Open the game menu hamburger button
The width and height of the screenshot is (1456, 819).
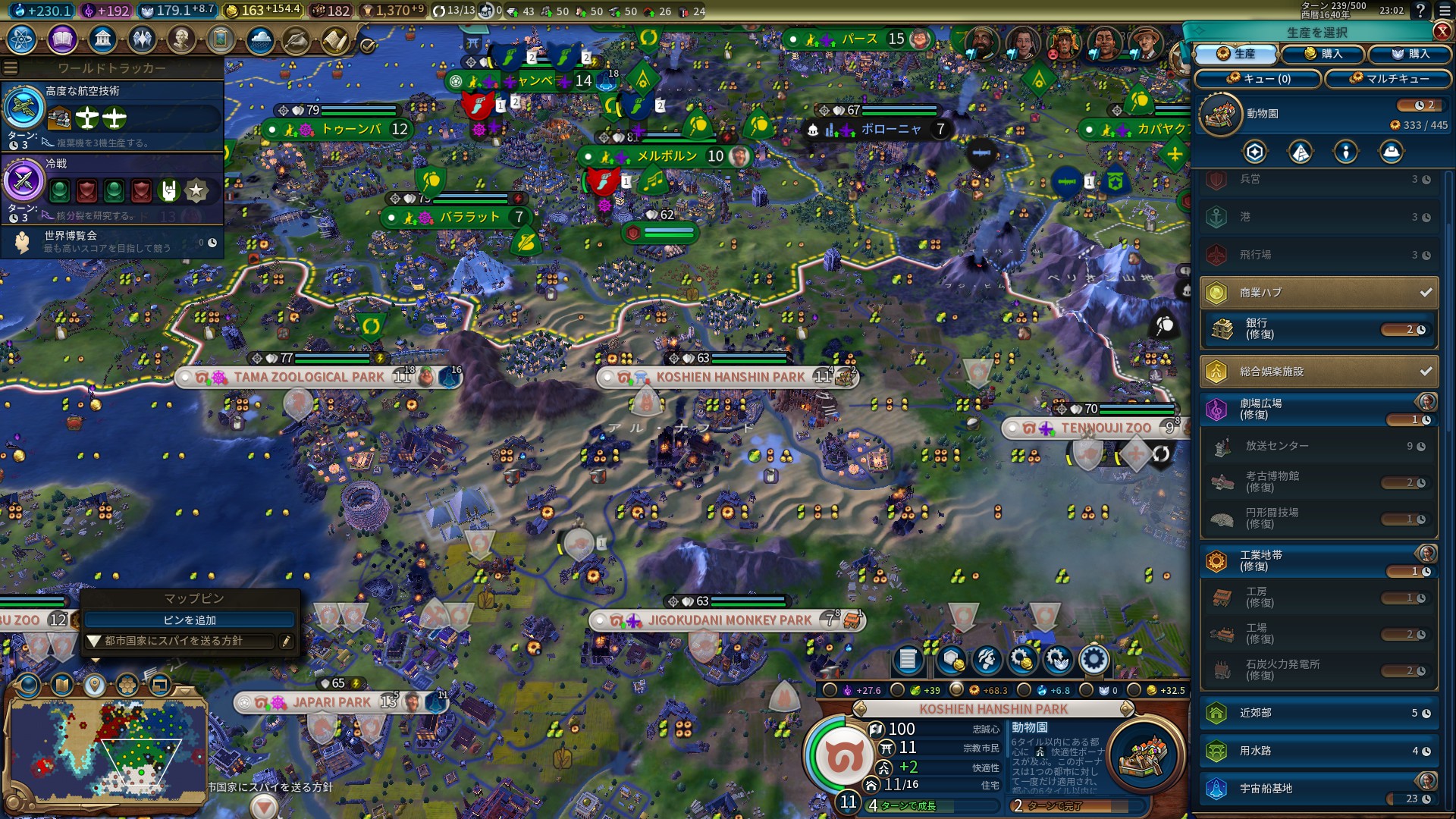[1445, 11]
